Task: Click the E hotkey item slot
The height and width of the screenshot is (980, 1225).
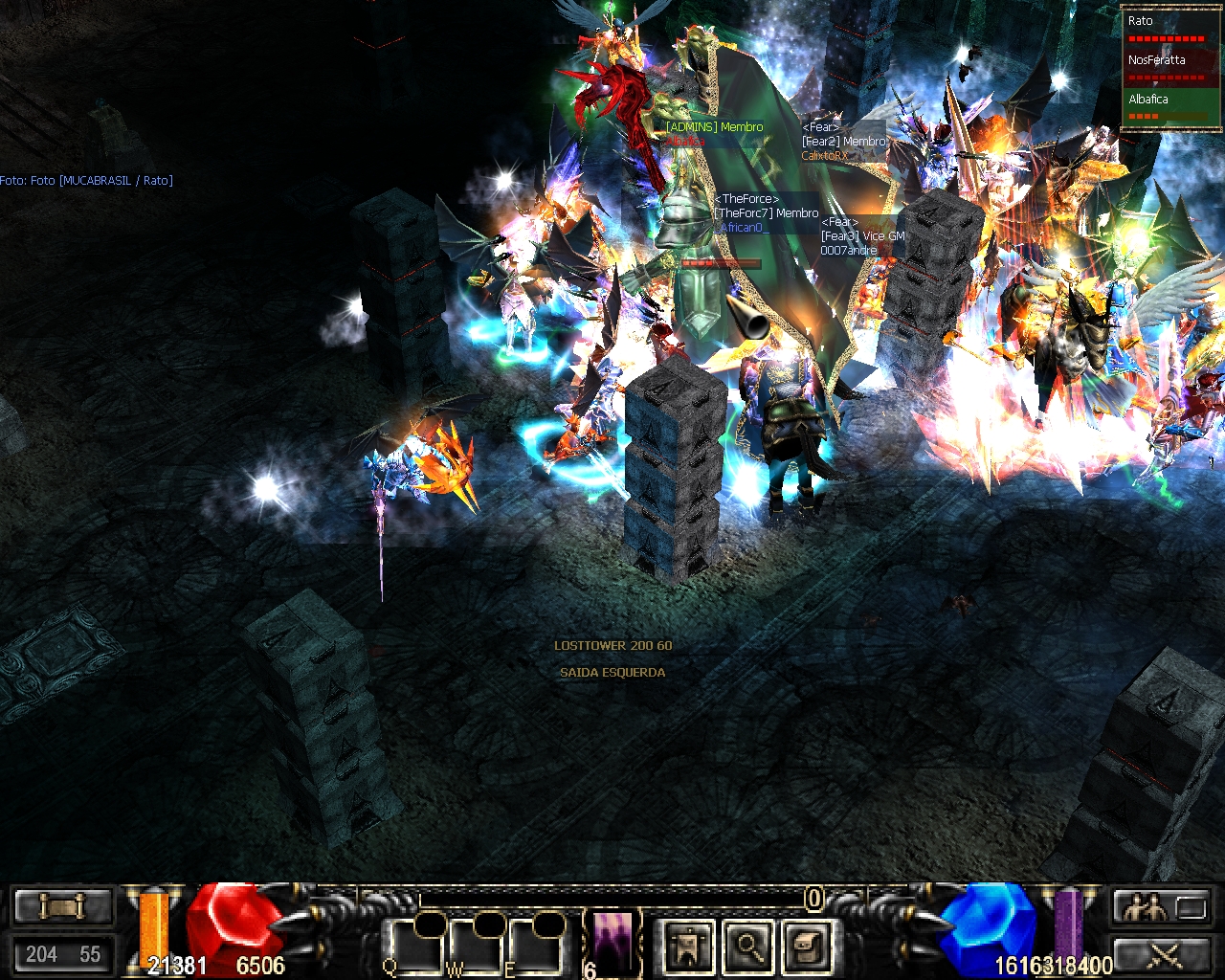Action: pyautogui.click(x=536, y=946)
